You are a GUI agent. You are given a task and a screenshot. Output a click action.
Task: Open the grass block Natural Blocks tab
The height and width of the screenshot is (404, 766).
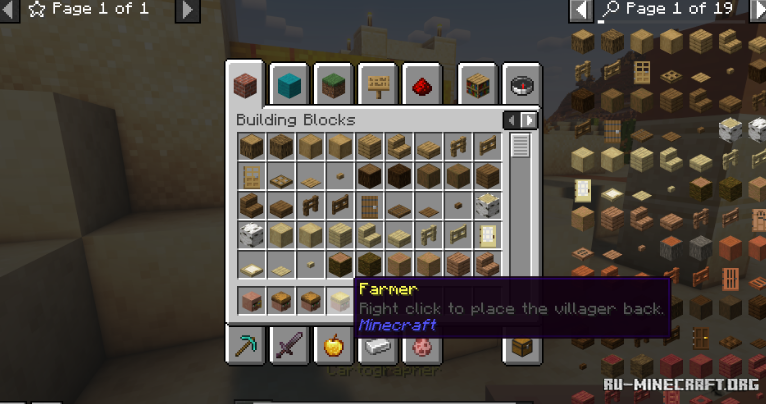[333, 84]
